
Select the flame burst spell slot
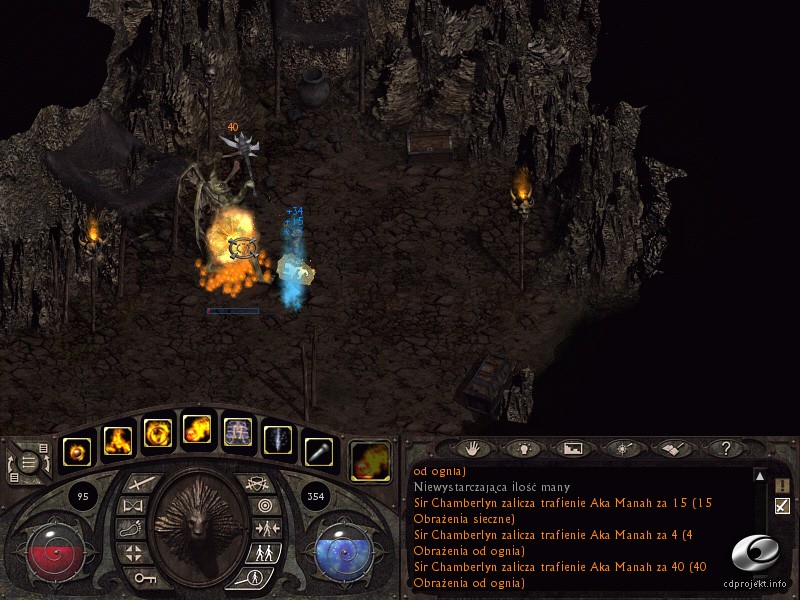116,440
